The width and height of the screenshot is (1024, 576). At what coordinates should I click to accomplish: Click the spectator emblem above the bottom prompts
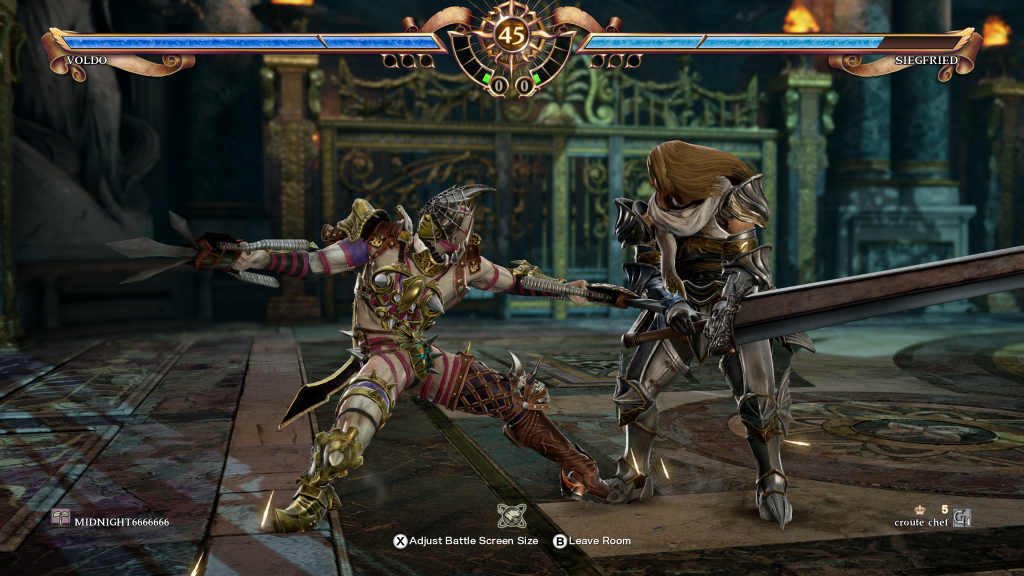[512, 516]
